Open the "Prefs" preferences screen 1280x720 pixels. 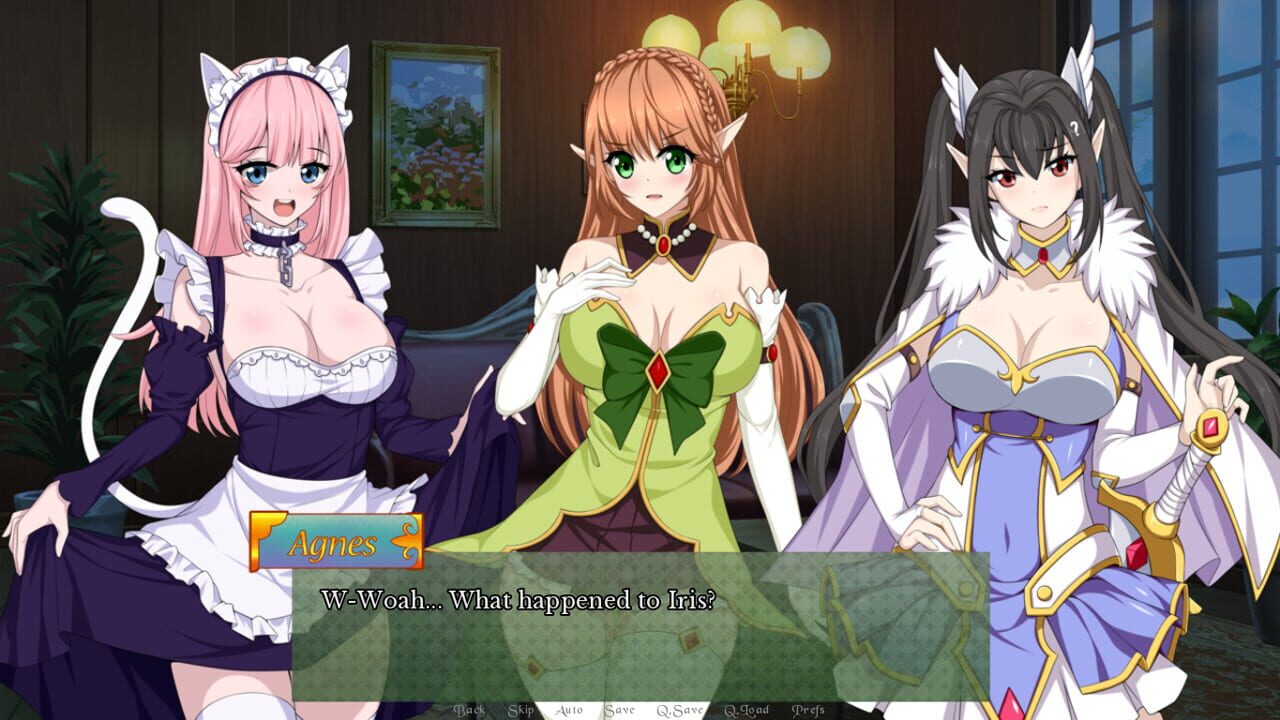807,710
